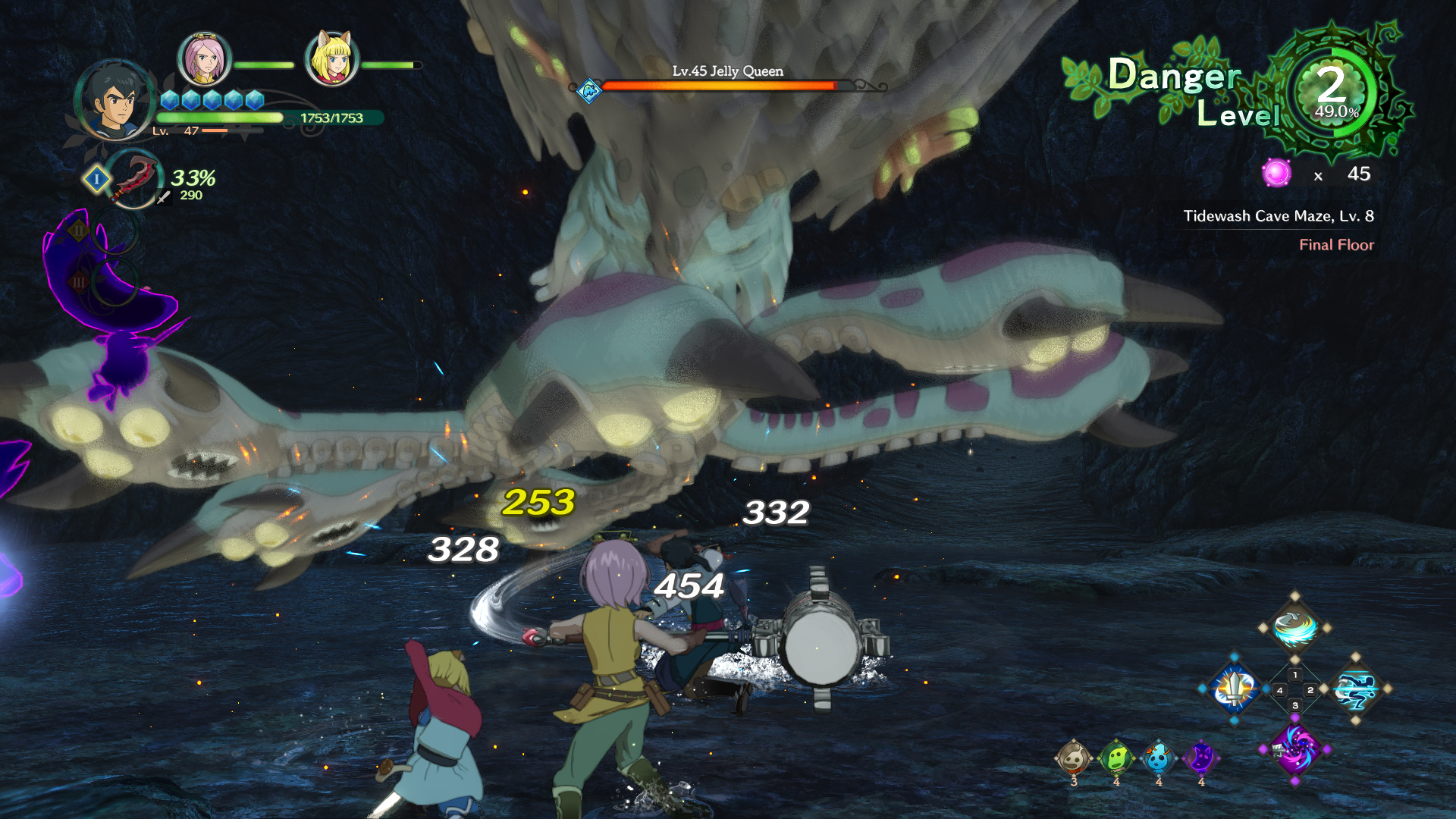This screenshot has width=1456, height=819.
Task: Switch to the blonde cat-eared party member portrait
Action: tap(331, 59)
